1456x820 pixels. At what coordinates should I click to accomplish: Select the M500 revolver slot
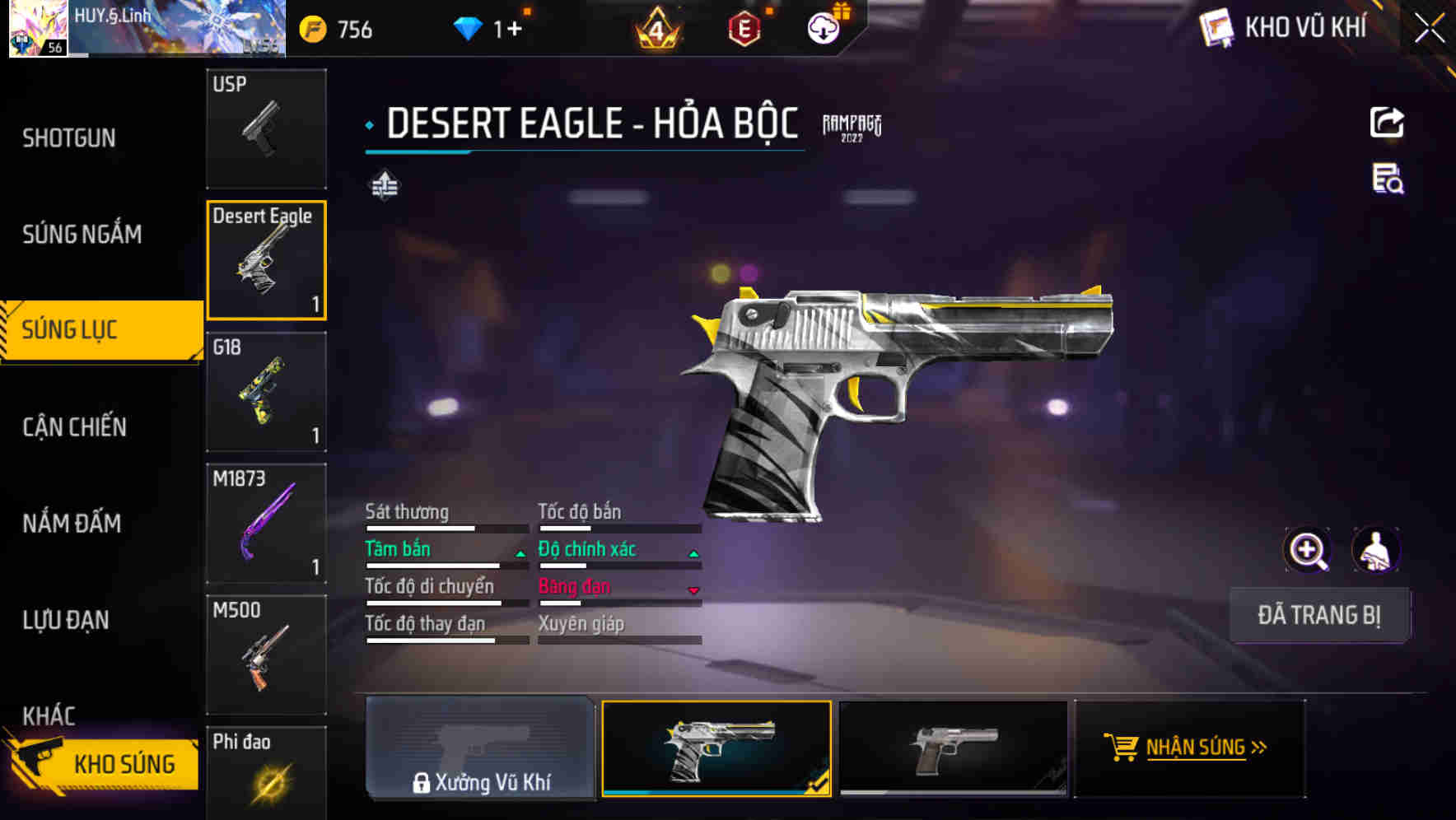(x=266, y=655)
